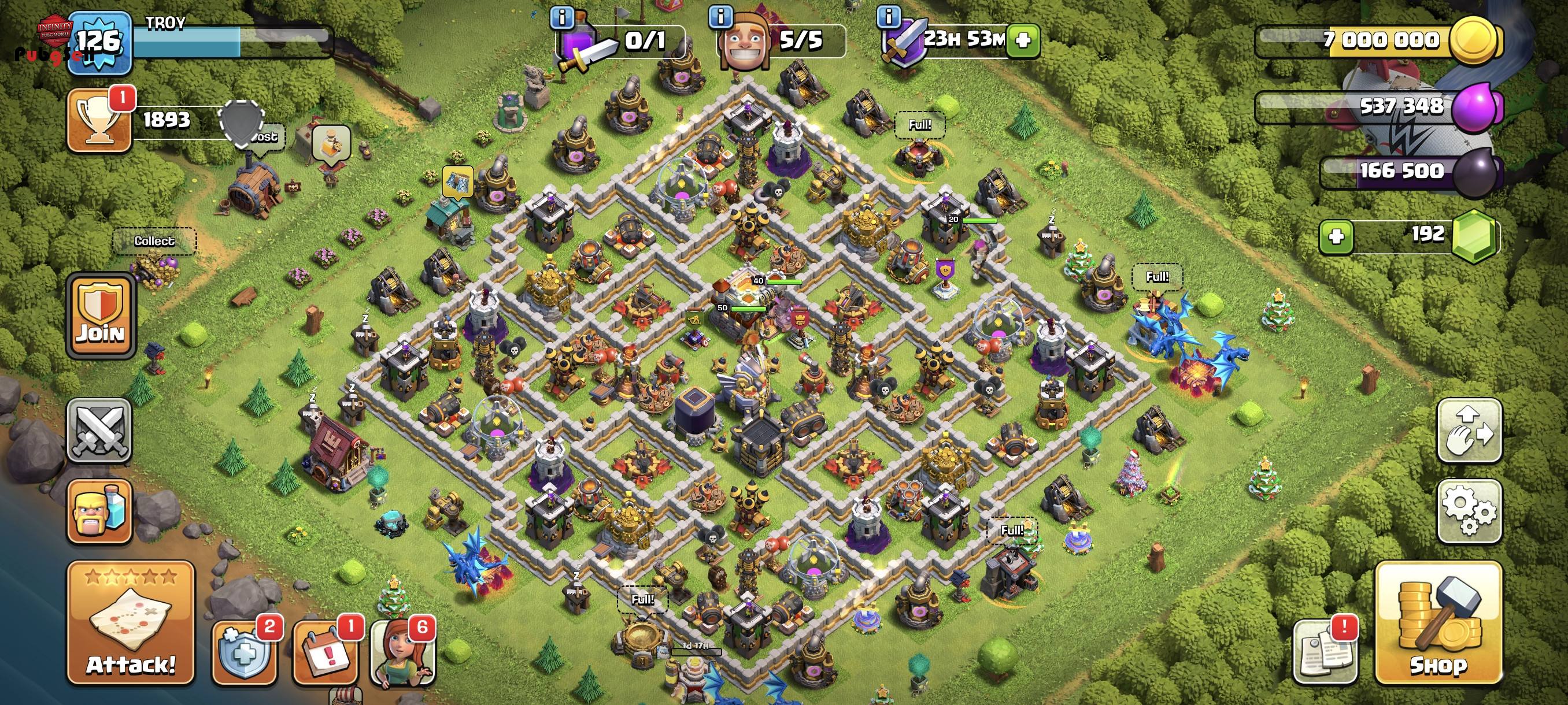Open the barbarian army overview button
This screenshot has height=705, width=1568.
tap(99, 511)
